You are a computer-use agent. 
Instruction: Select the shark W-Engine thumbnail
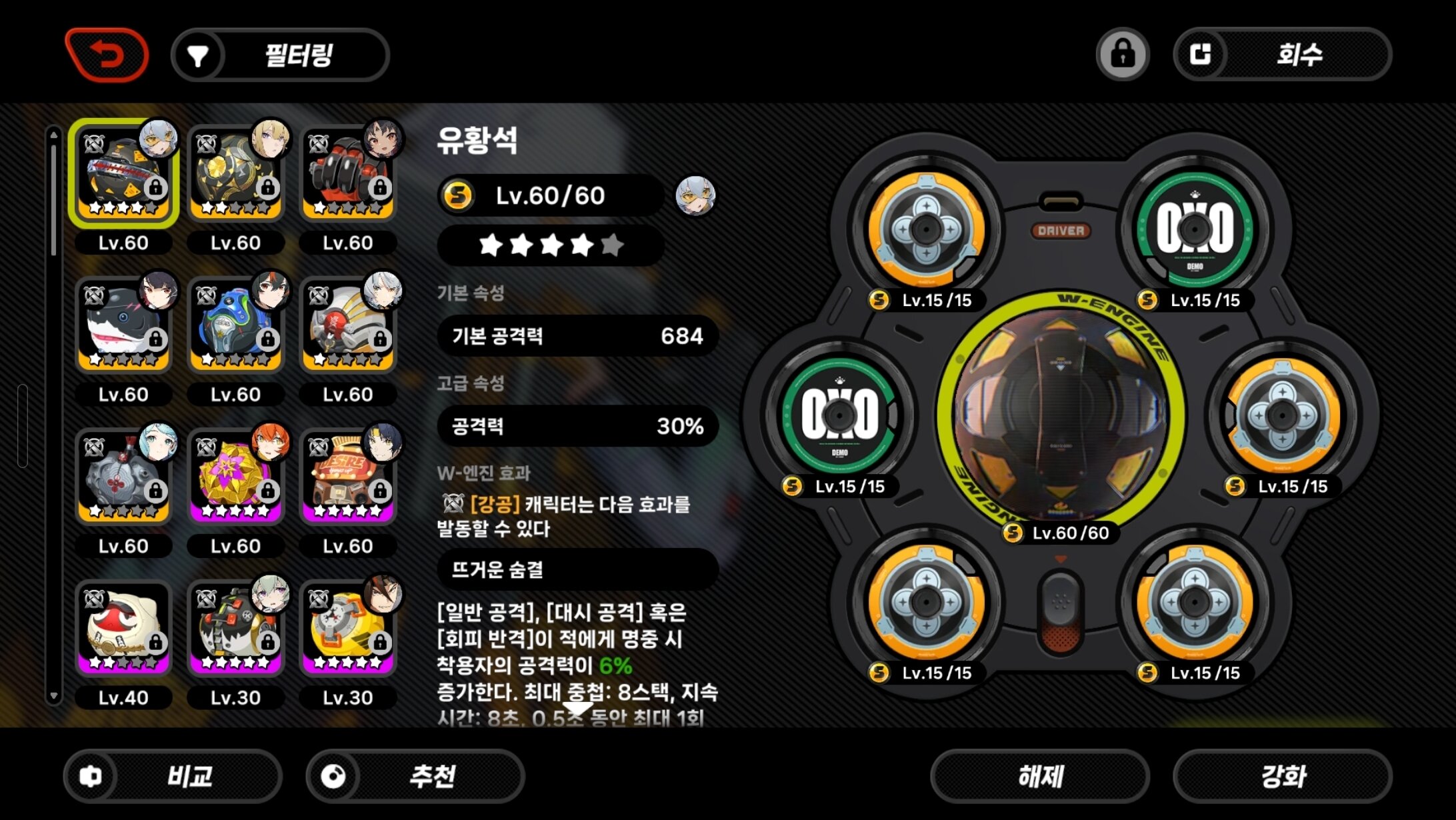click(x=123, y=325)
